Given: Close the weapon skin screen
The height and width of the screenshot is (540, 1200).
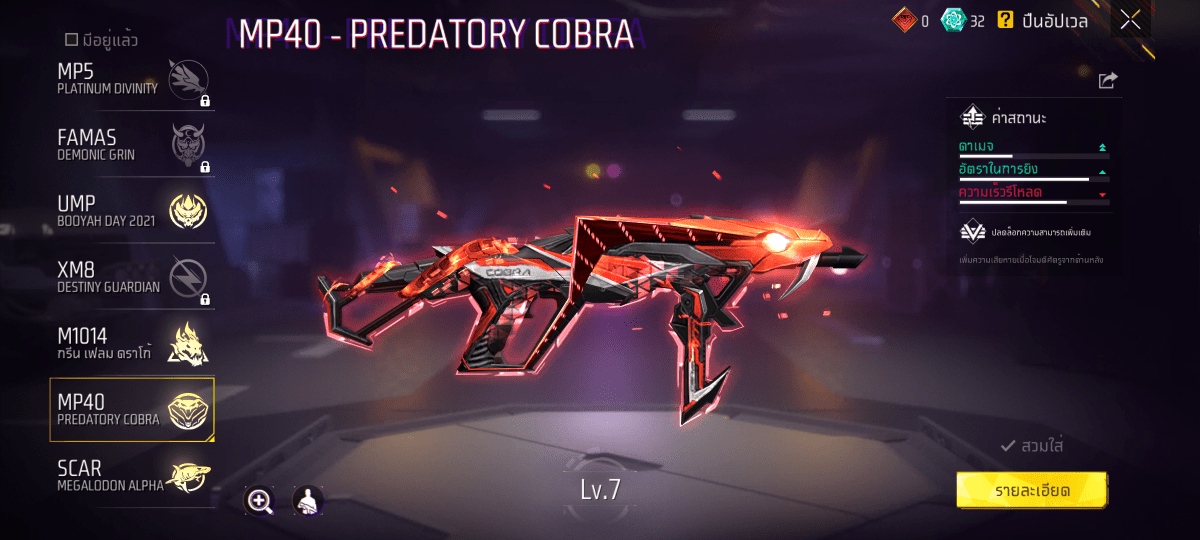Looking at the screenshot, I should click(x=1130, y=20).
